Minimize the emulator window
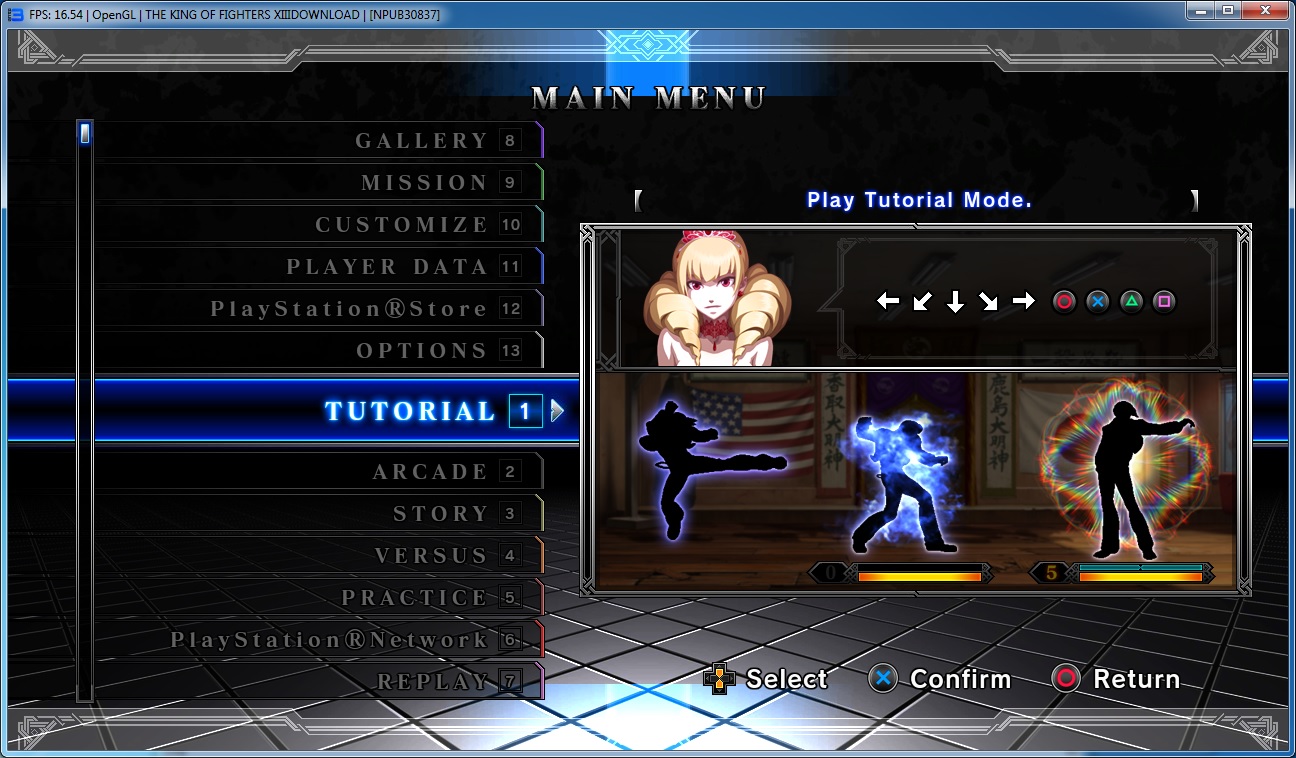This screenshot has width=1296, height=758. [x=1200, y=10]
